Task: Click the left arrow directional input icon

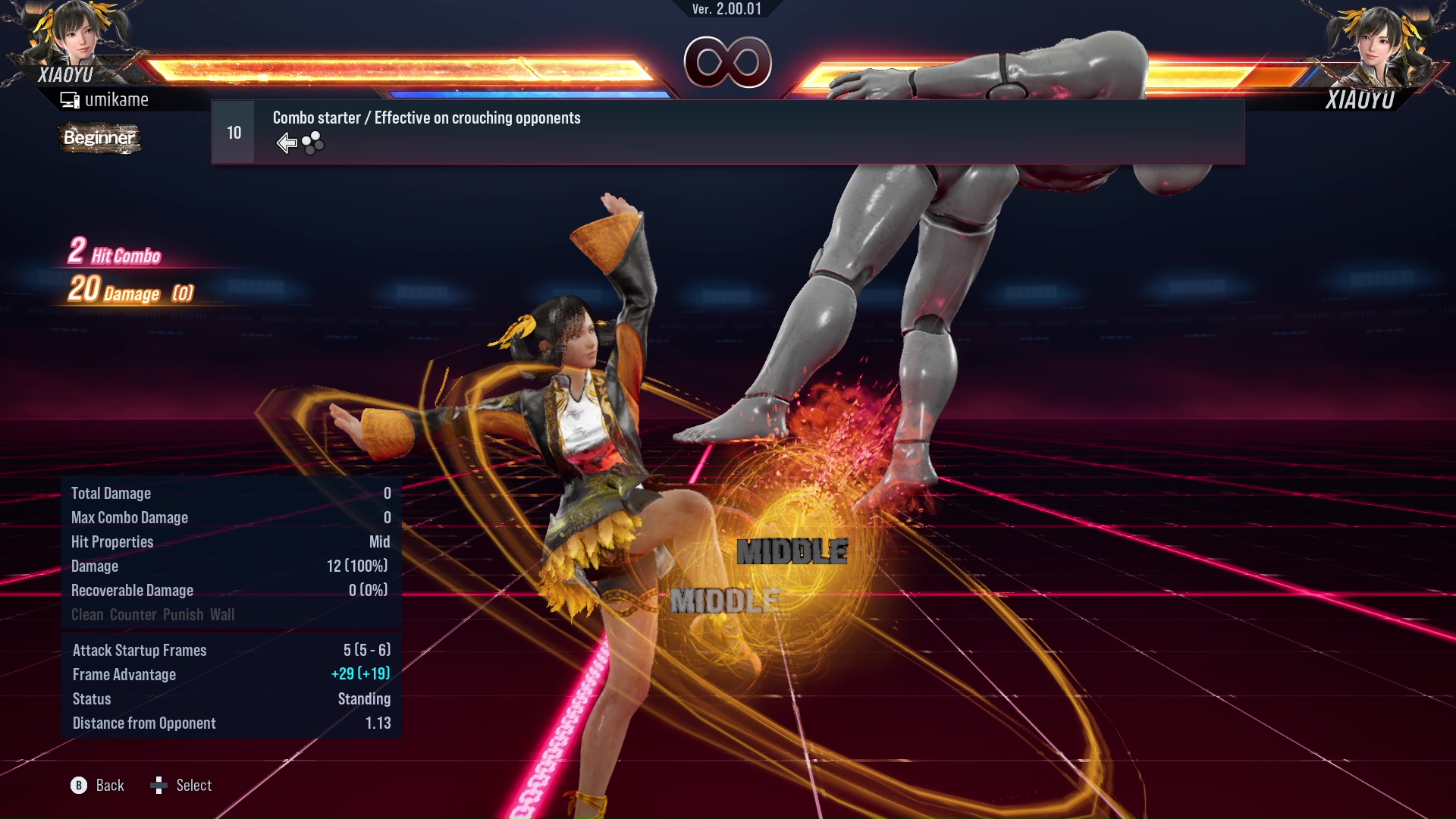Action: [x=287, y=141]
